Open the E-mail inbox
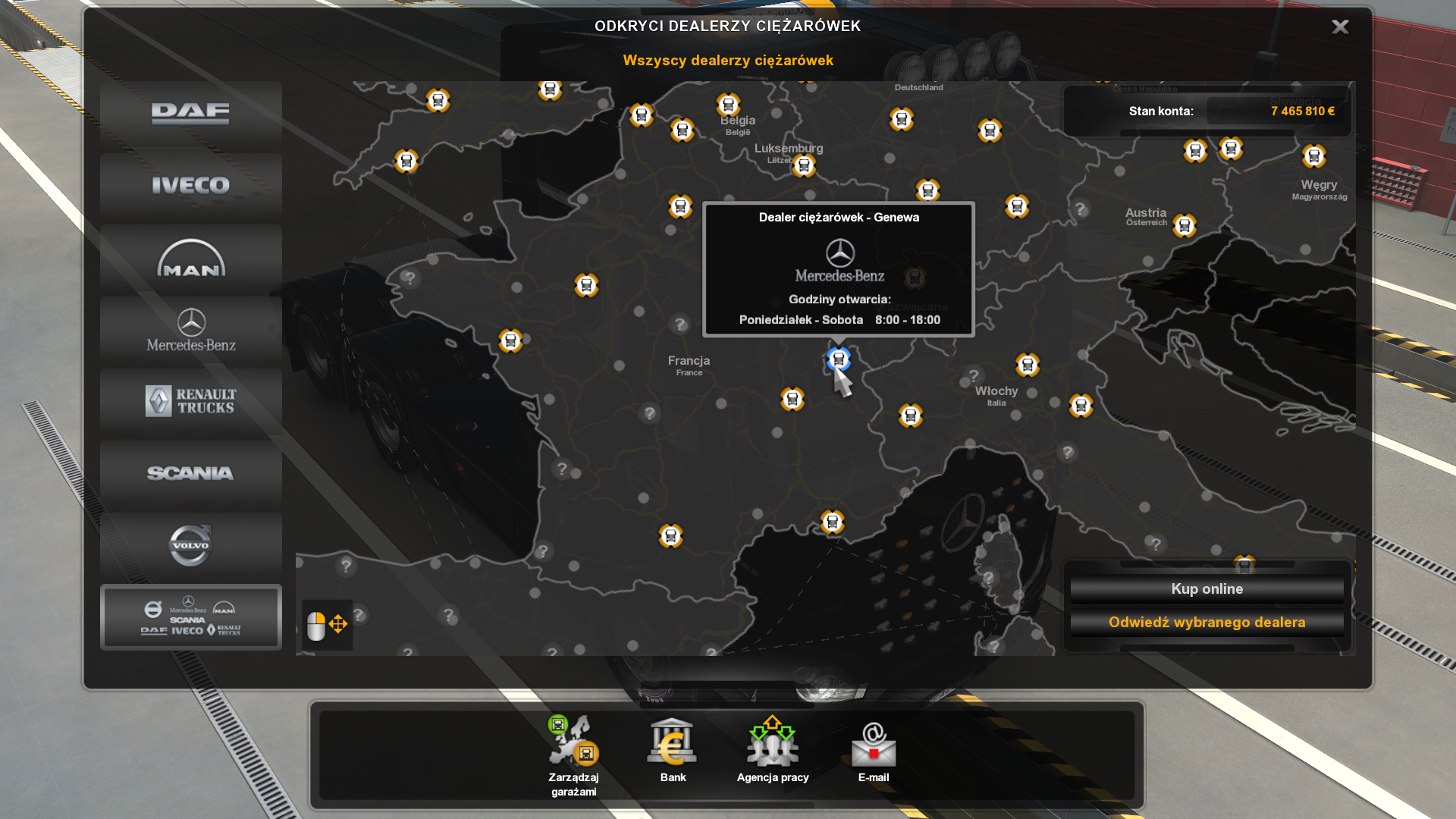This screenshot has height=819, width=1456. (874, 750)
